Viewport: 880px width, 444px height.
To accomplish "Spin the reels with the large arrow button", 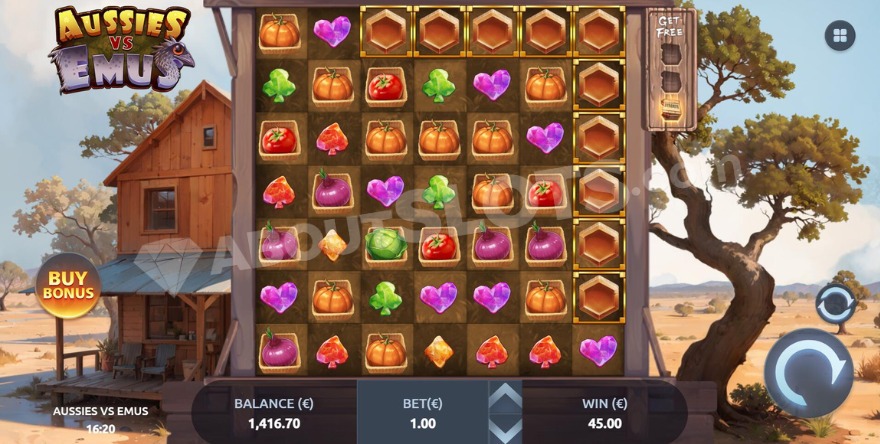I will coord(808,372).
